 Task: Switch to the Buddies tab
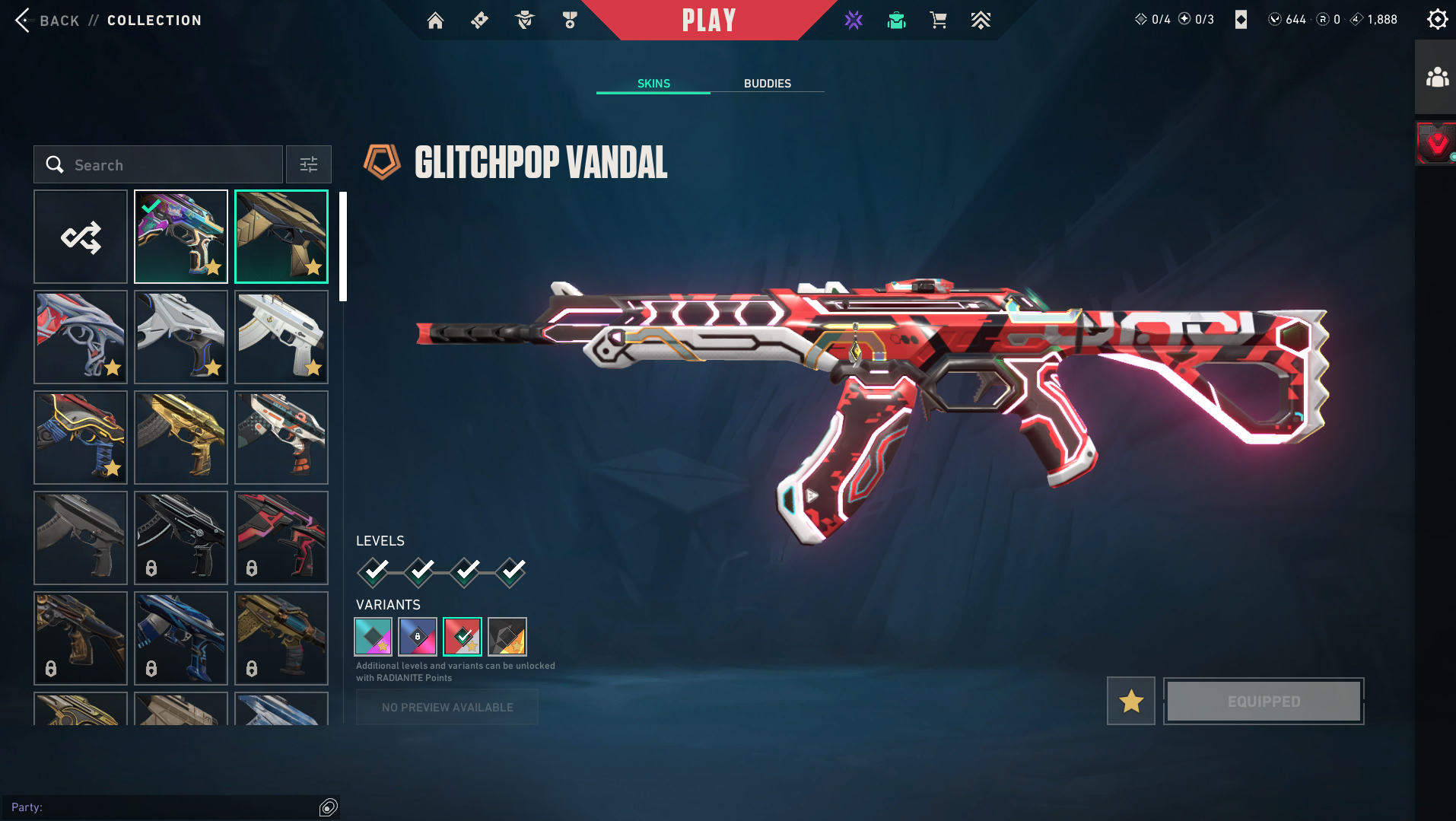(767, 84)
